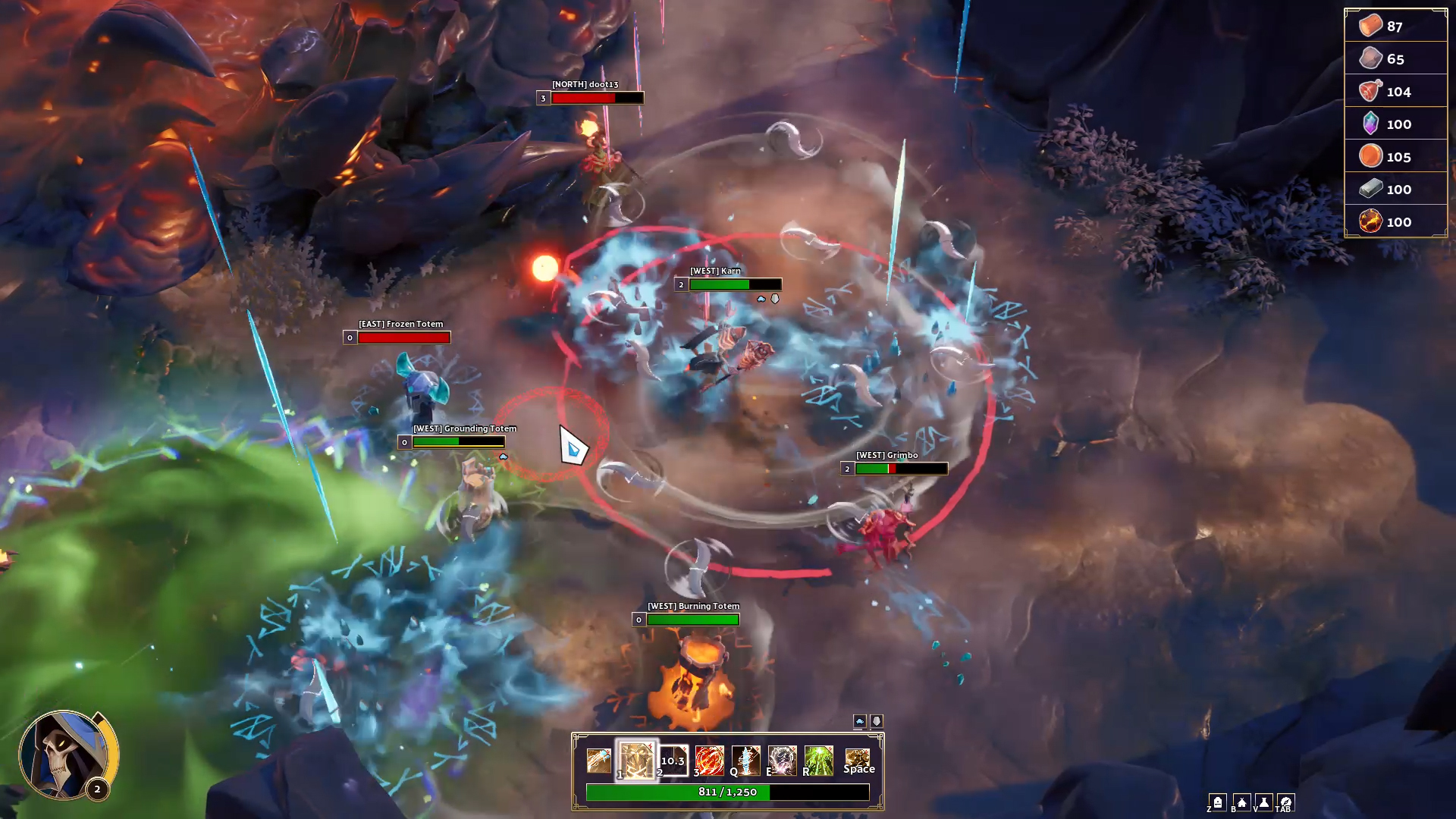The image size is (1456, 819).
Task: Select the highlighted golden totem ability
Action: coord(636,760)
